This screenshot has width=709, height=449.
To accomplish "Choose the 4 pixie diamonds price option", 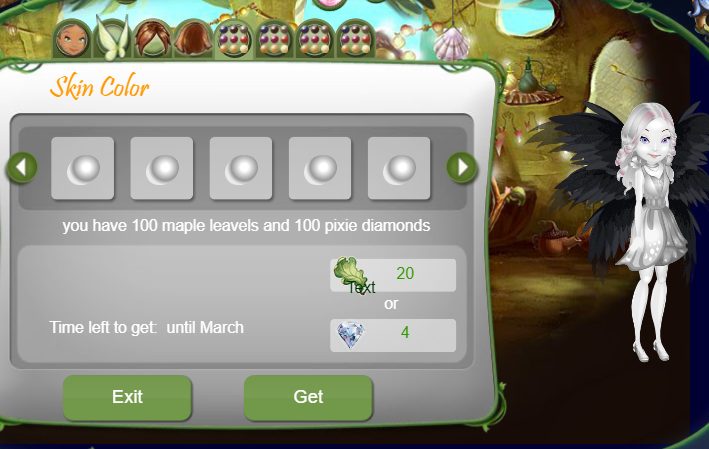I will pos(393,334).
